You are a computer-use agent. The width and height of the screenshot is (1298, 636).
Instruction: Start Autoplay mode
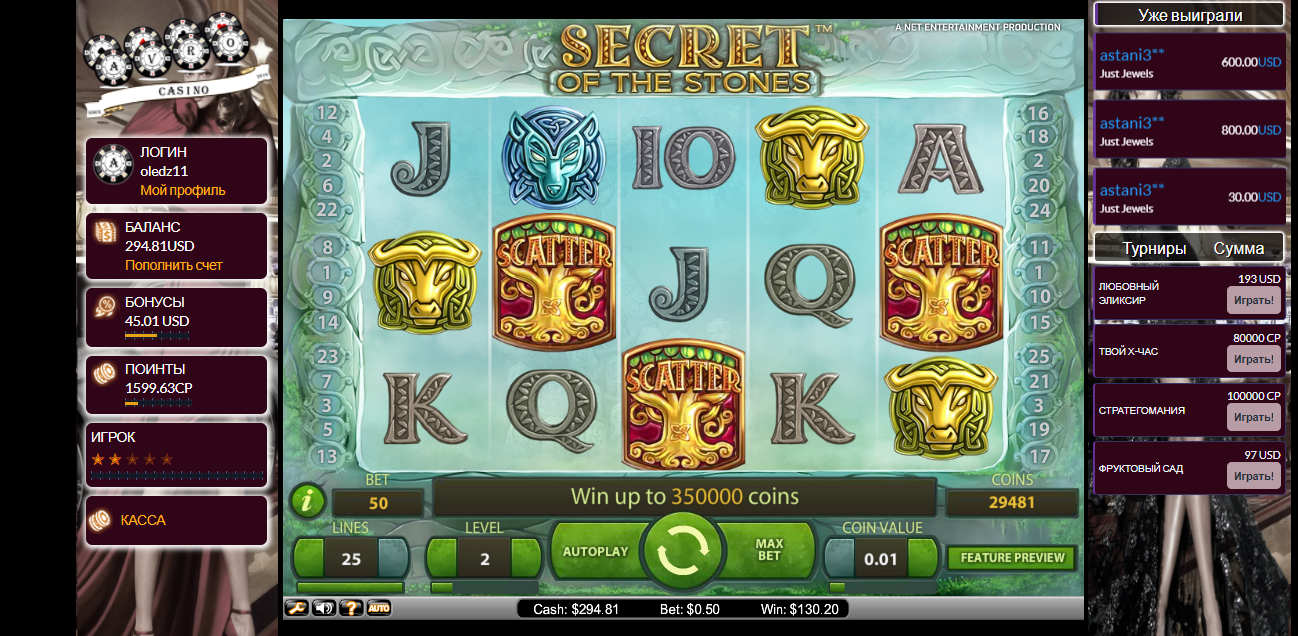[595, 551]
